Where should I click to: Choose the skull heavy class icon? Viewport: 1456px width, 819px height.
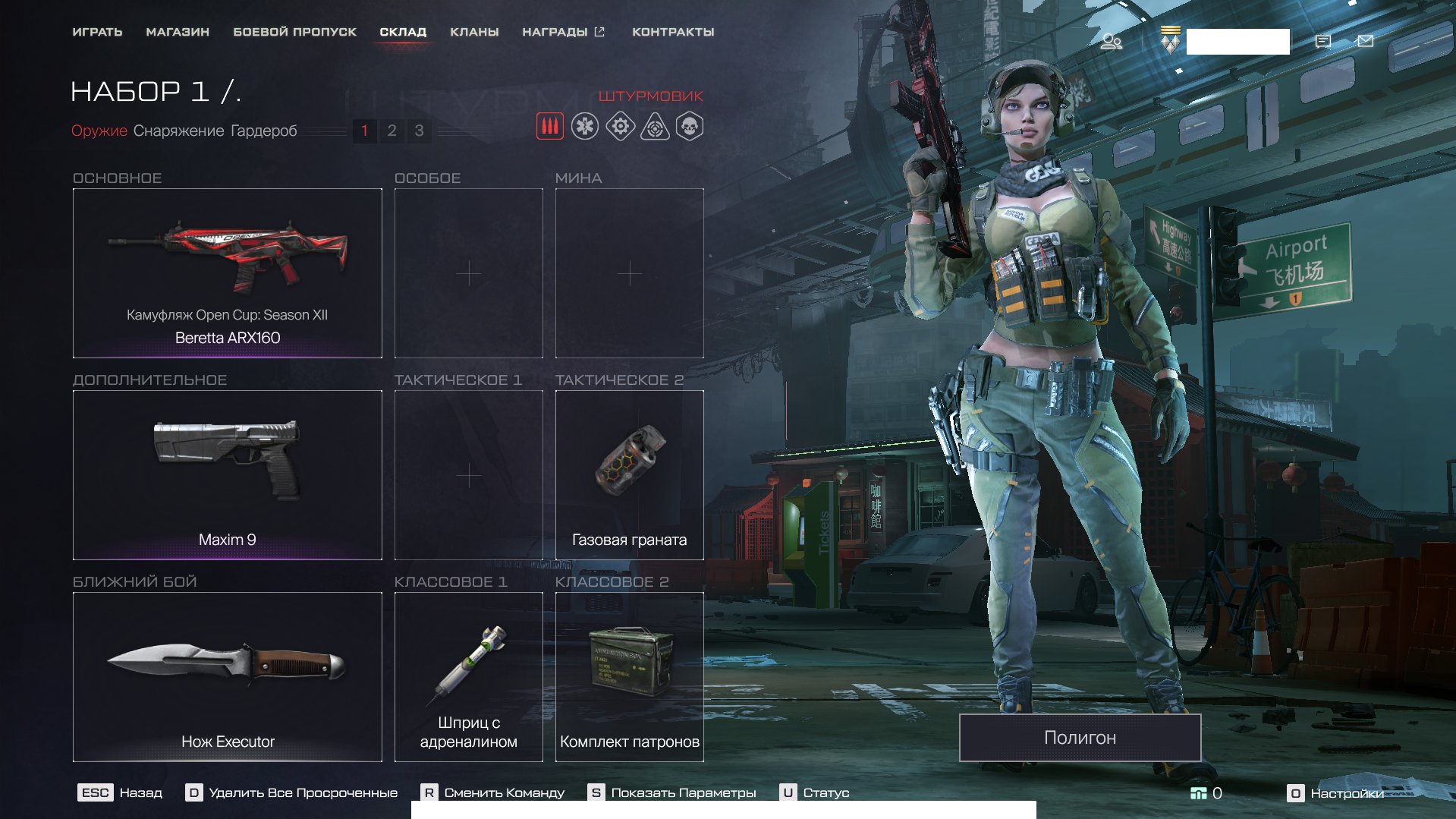tap(690, 127)
